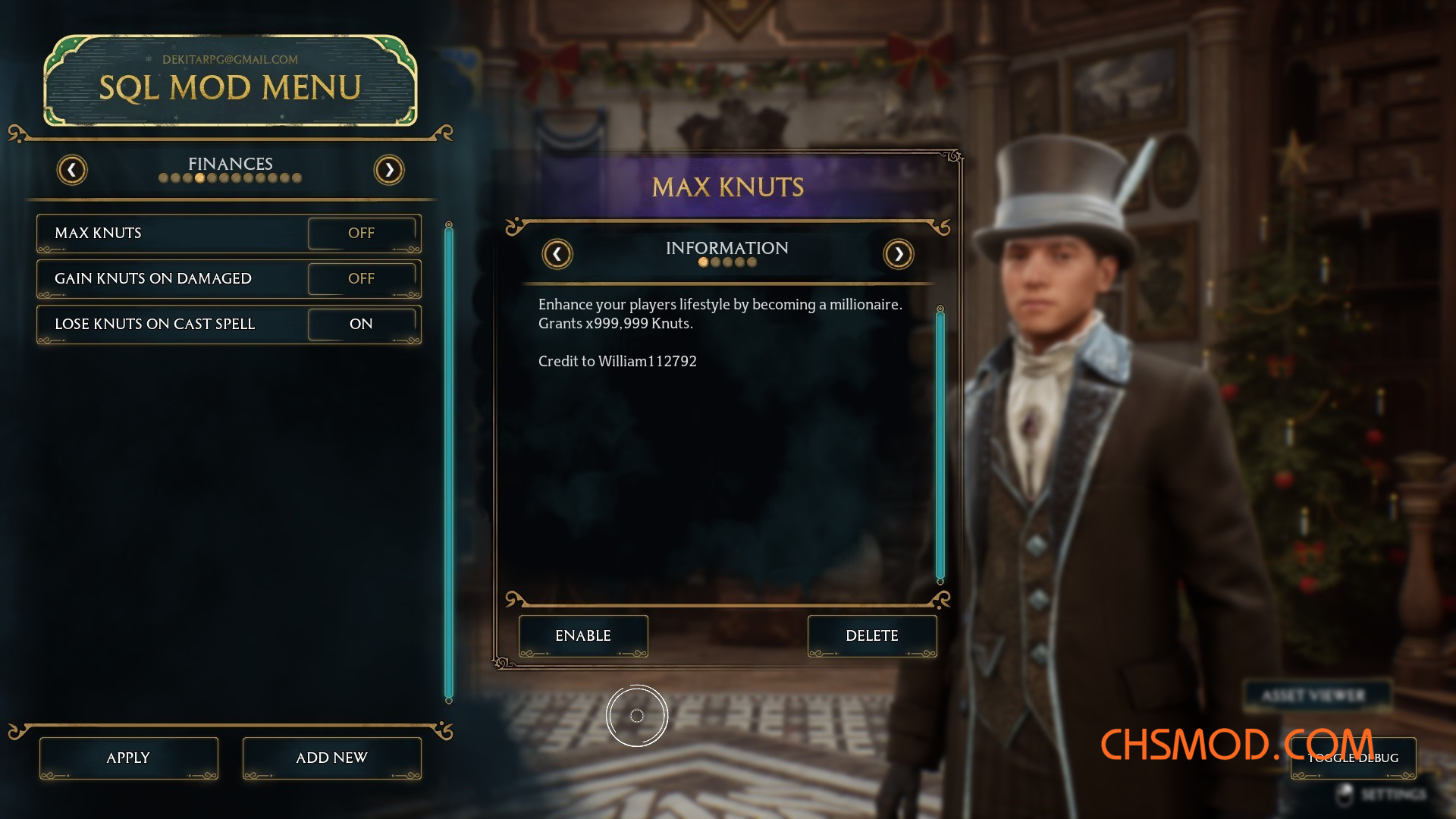Click the mod list vertical scrollbar
This screenshot has height=819, width=1456.
pos(449,463)
